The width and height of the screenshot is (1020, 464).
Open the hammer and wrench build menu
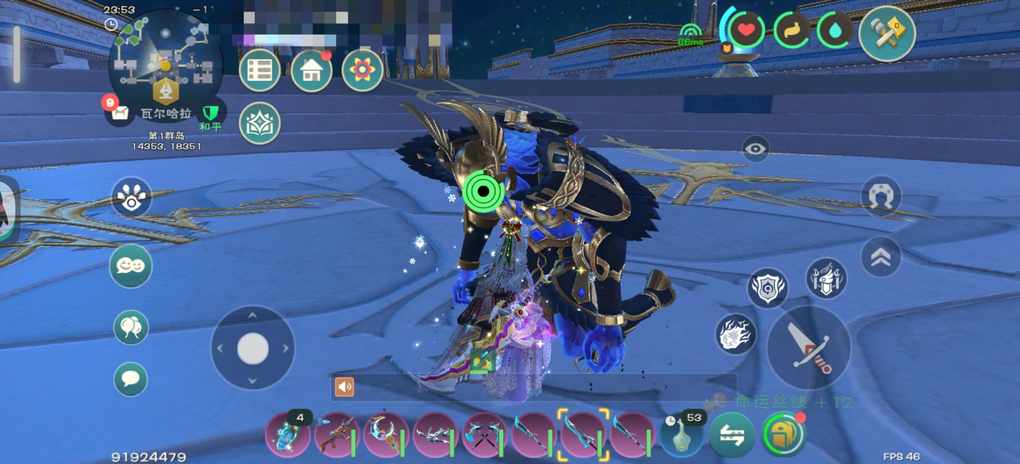pyautogui.click(x=886, y=34)
